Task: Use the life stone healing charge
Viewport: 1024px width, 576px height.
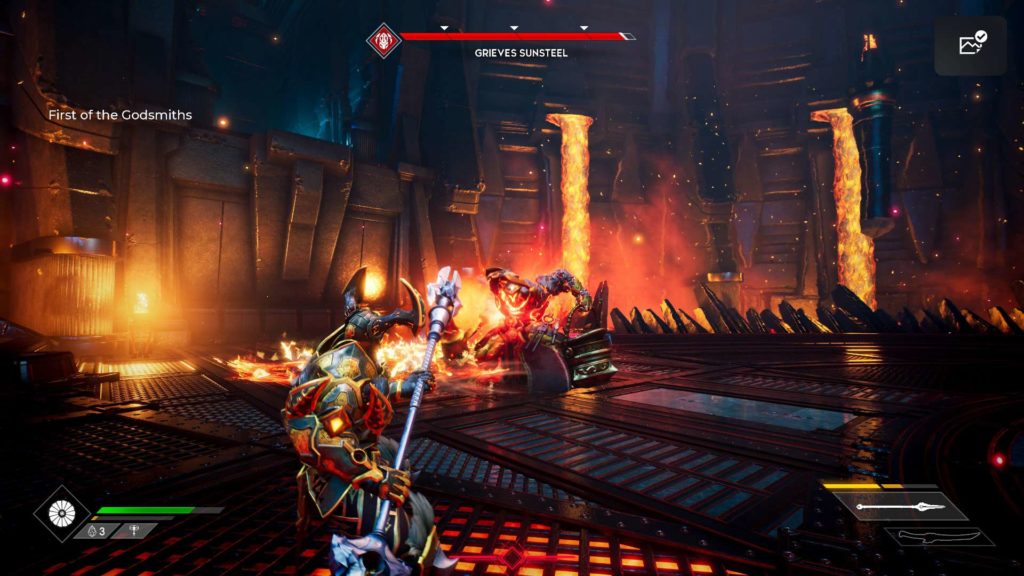Action: 97,531
